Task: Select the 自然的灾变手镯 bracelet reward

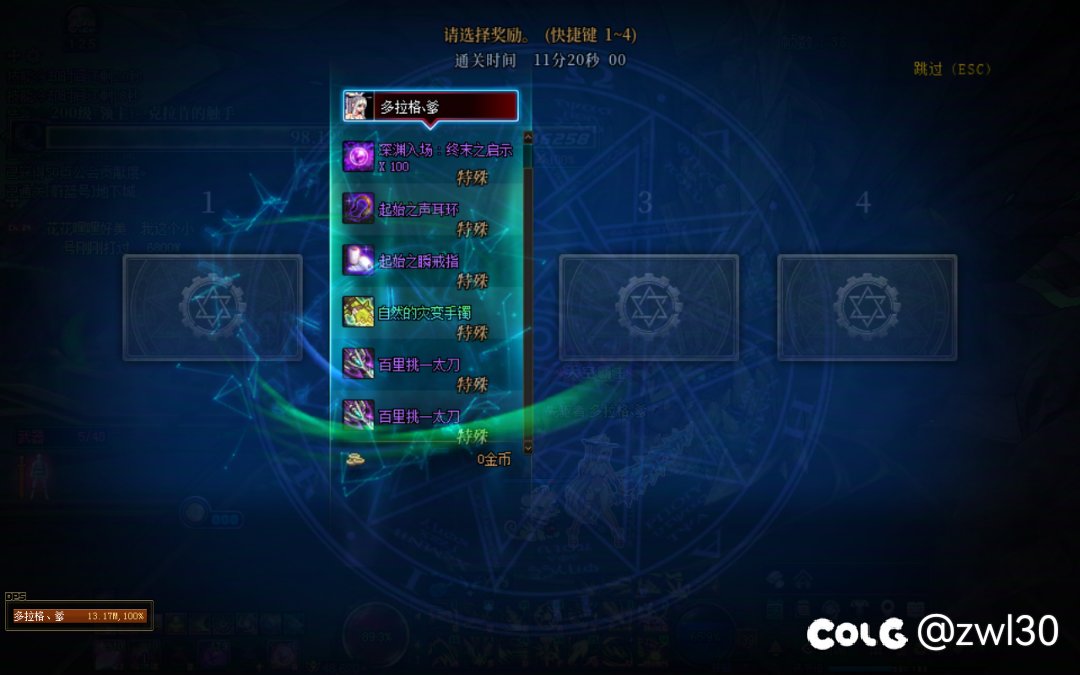Action: coord(431,313)
